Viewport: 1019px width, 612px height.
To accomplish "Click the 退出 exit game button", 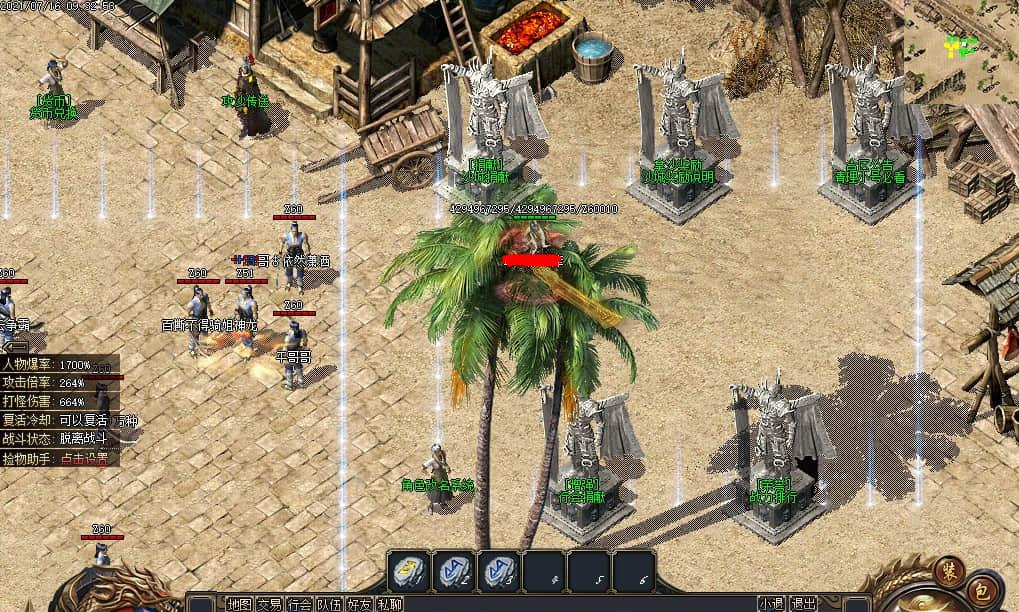I will (803, 604).
